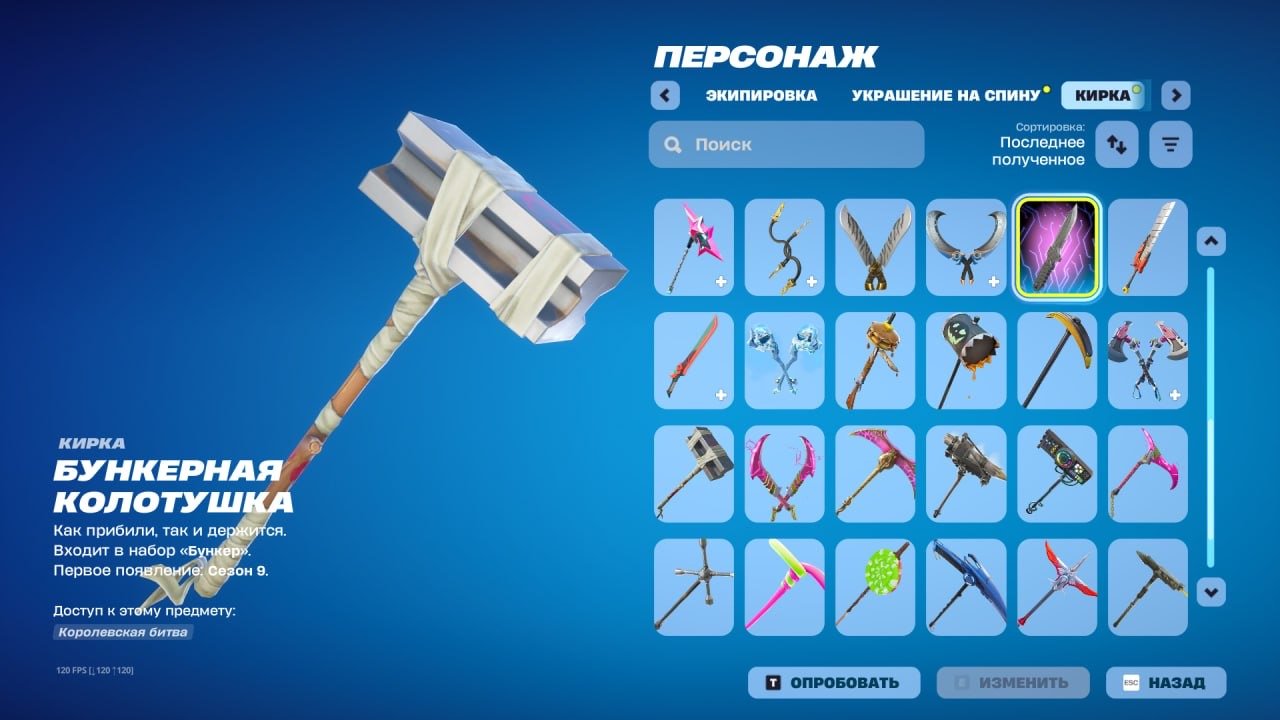1280x720 pixels.
Task: Click the Поиск search field
Action: [x=785, y=144]
